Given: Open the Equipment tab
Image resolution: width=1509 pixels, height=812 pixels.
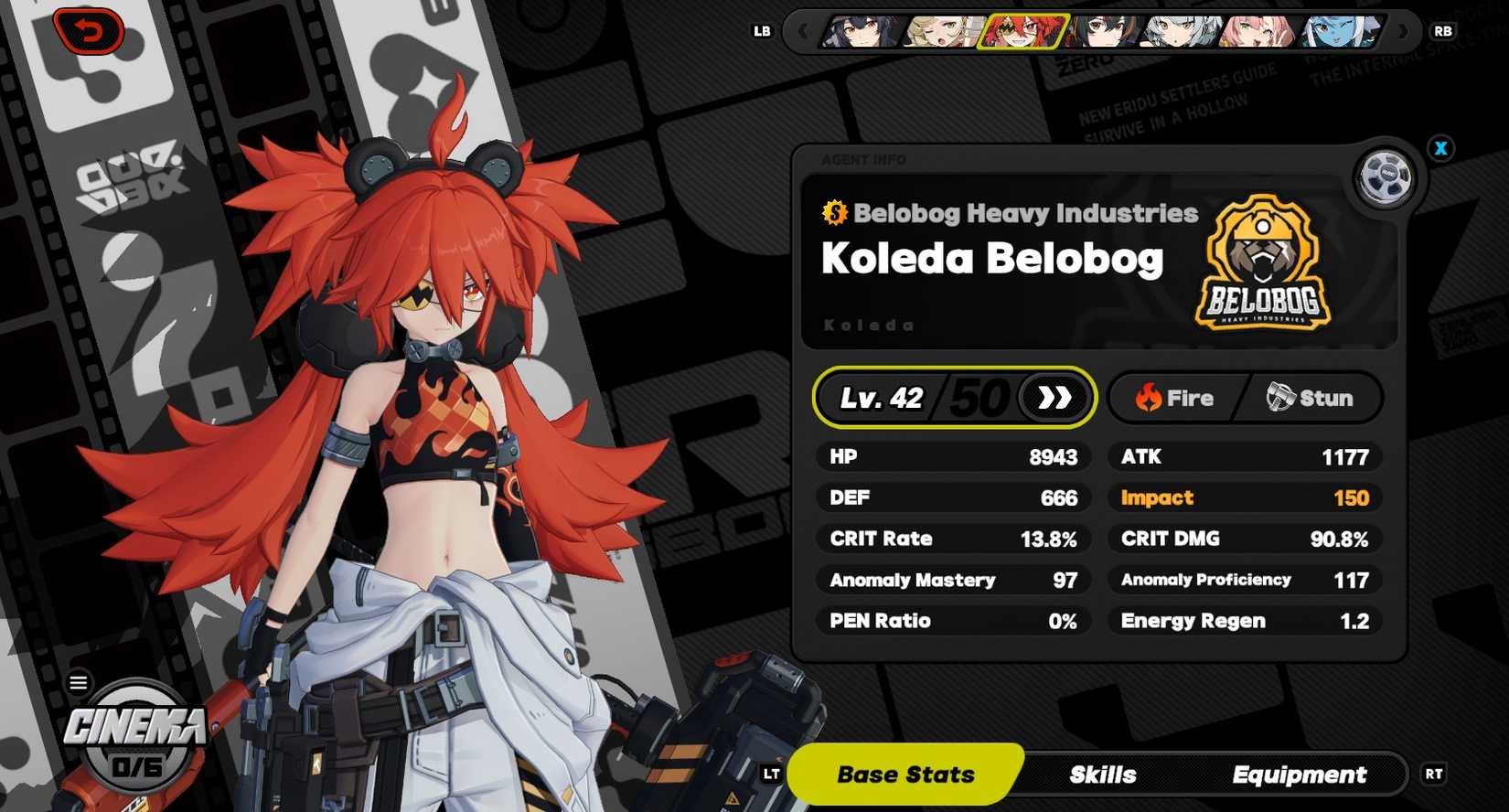Looking at the screenshot, I should point(1300,775).
